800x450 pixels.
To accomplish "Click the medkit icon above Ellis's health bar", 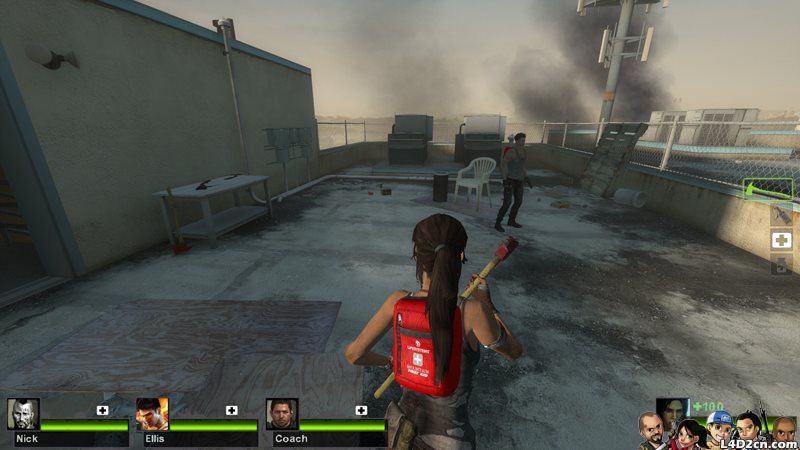I will pos(231,410).
